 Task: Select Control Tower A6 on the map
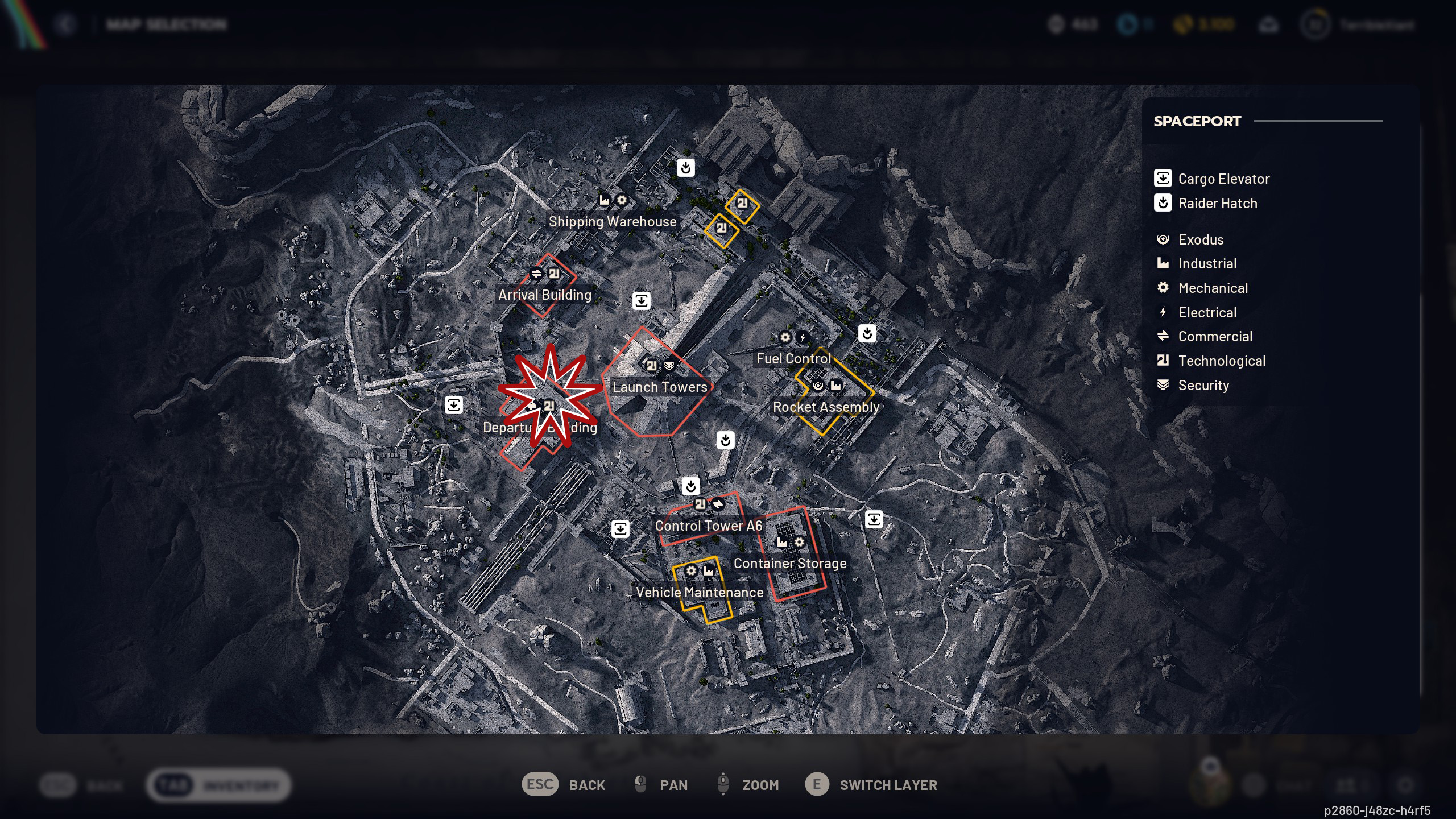tap(708, 526)
